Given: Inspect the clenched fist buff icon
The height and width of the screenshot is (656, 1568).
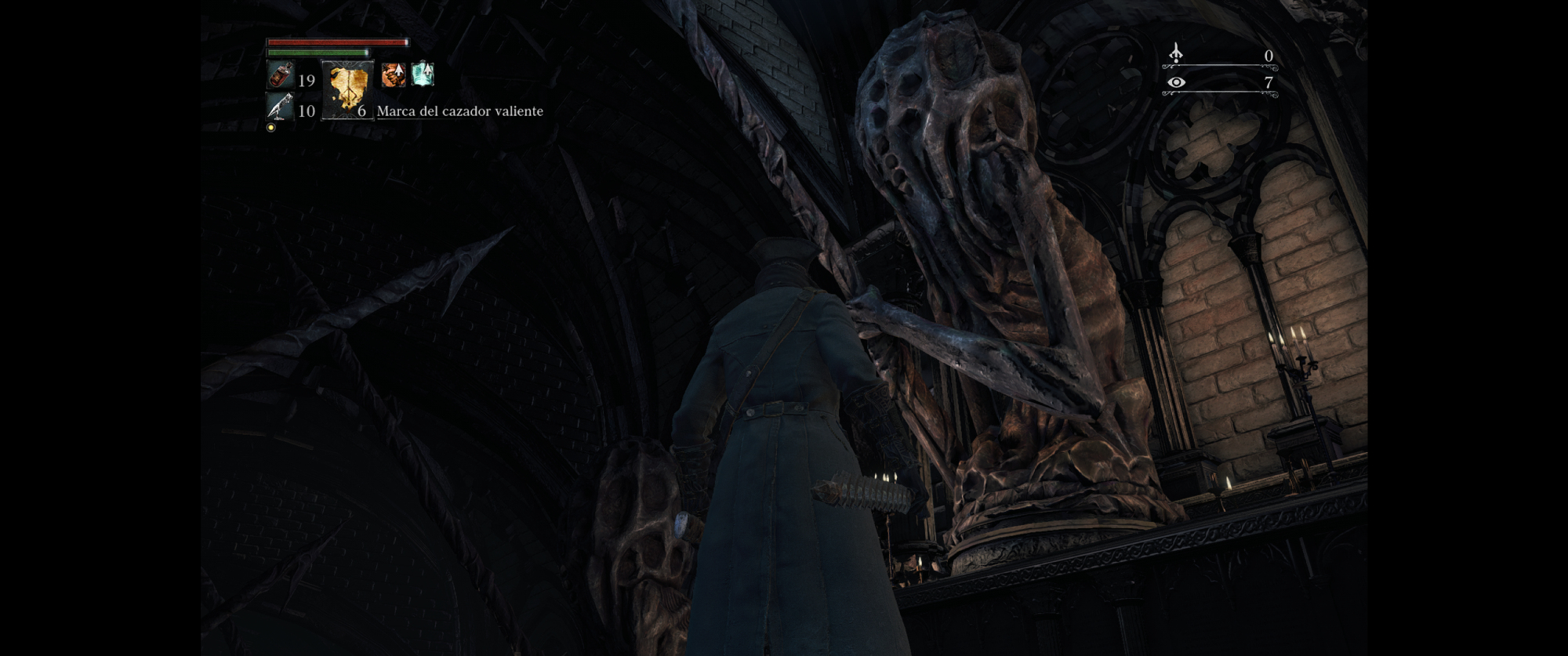Looking at the screenshot, I should click(394, 74).
